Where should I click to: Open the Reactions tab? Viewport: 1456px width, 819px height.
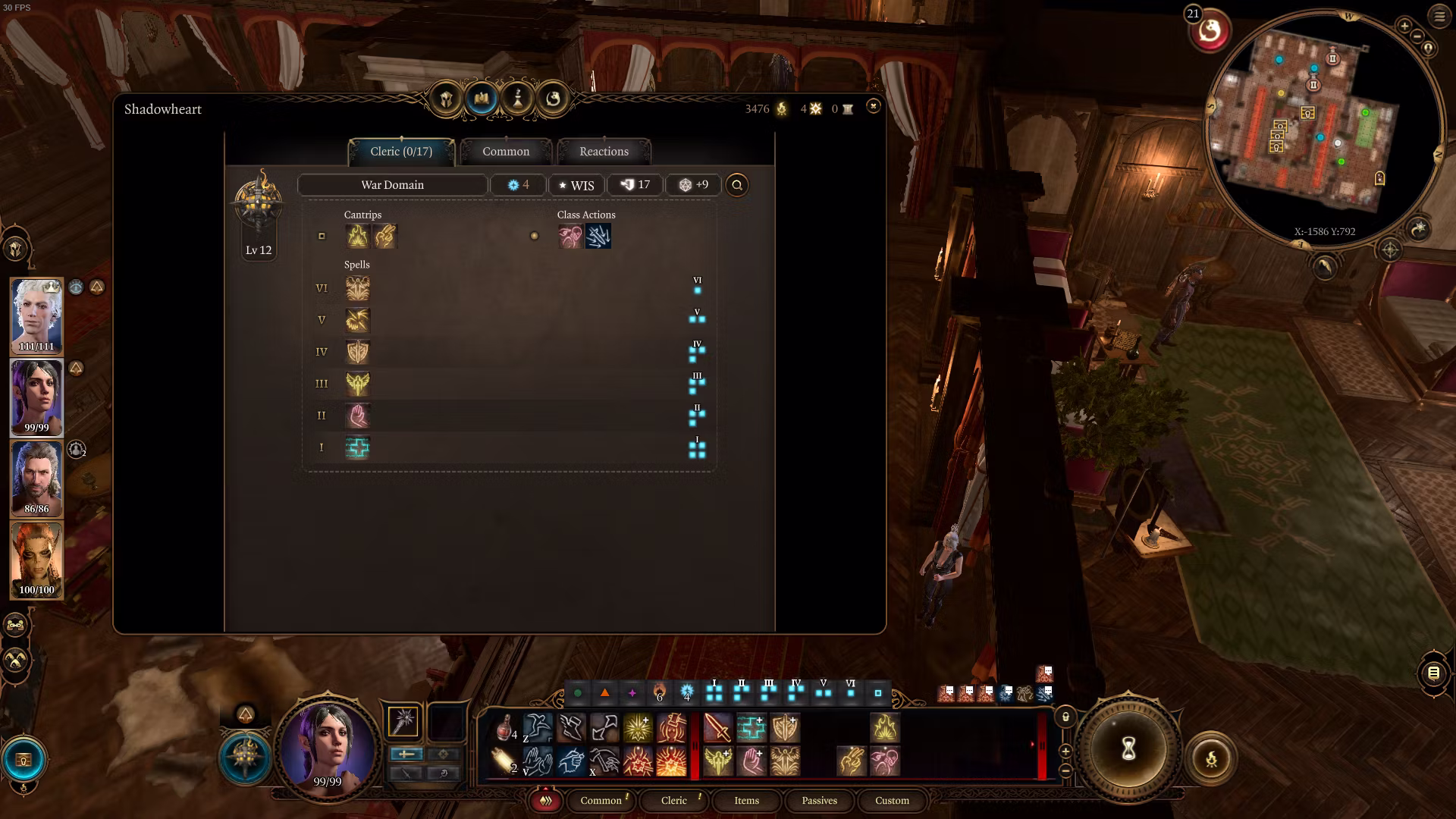pyautogui.click(x=604, y=152)
